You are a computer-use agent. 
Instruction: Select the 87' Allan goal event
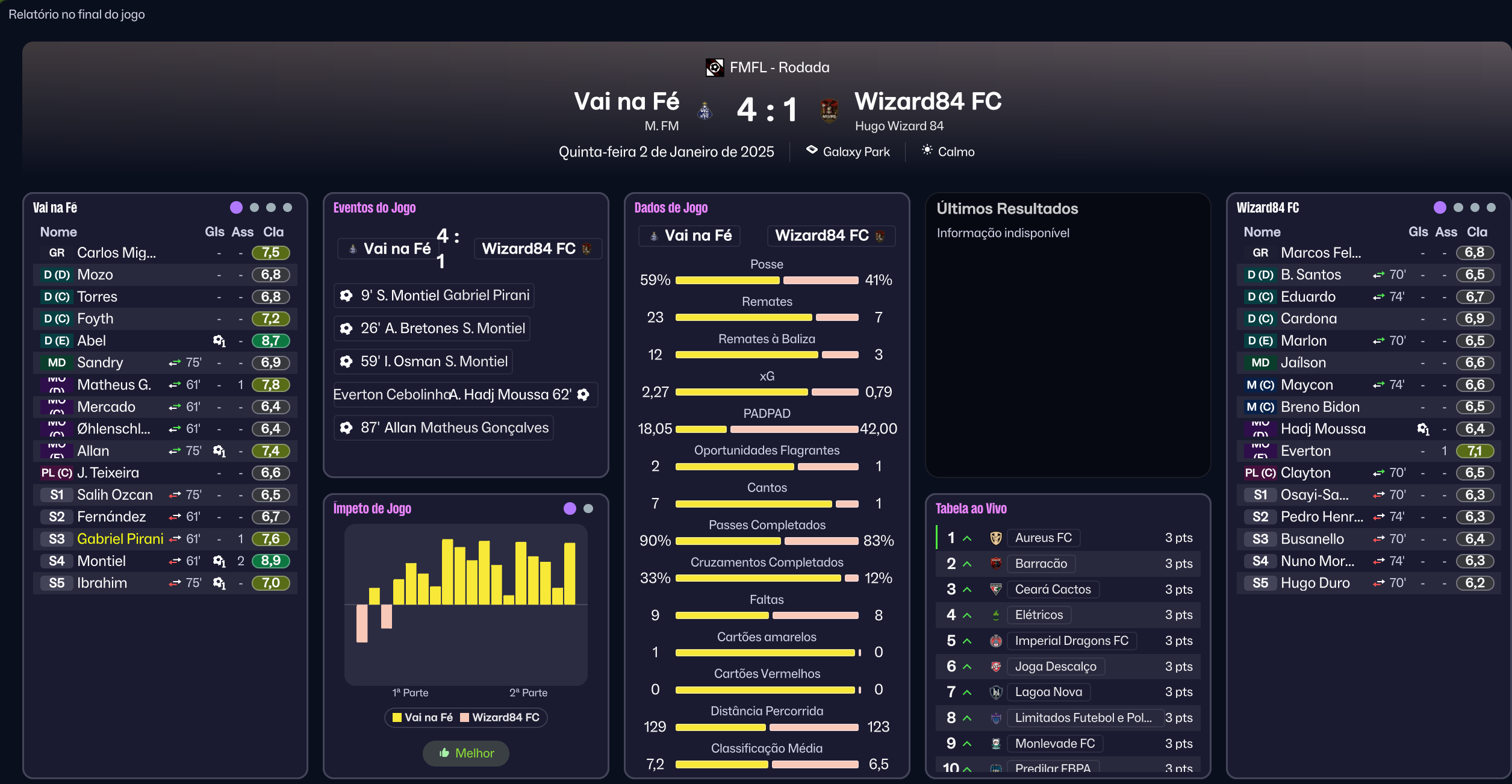(443, 428)
